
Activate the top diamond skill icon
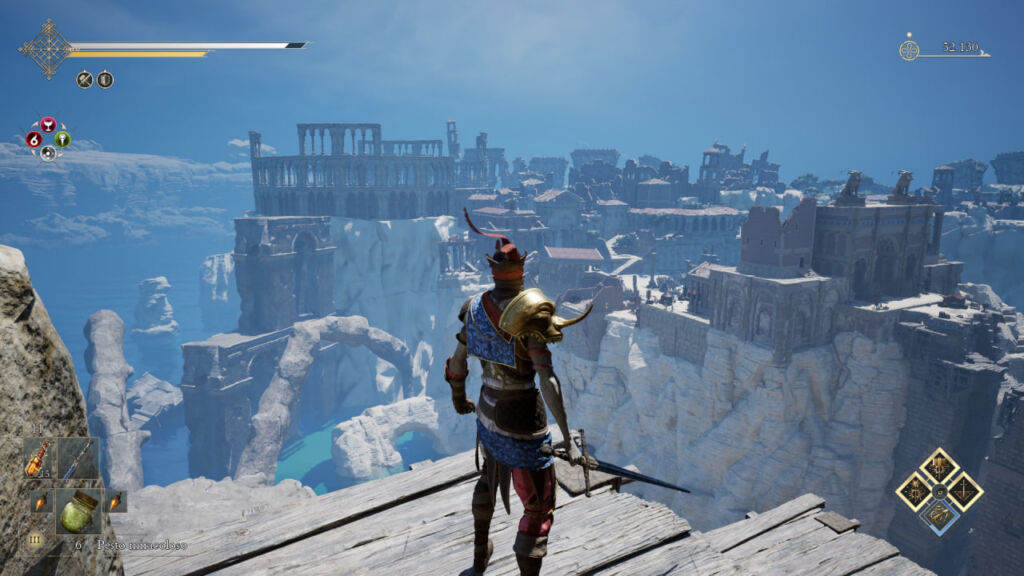point(940,466)
